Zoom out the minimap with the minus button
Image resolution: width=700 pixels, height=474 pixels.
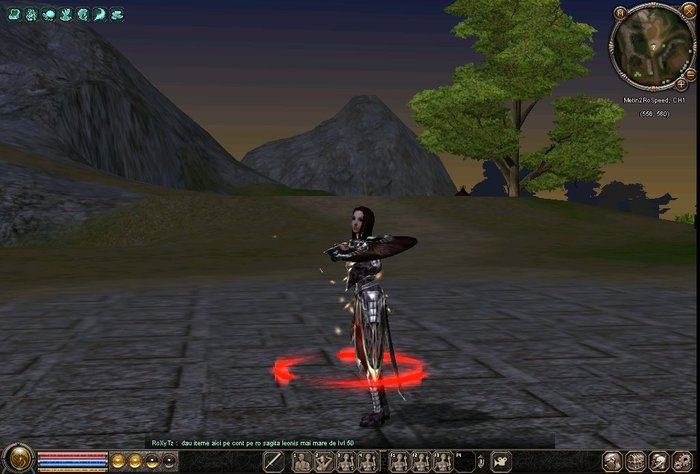tap(690, 74)
